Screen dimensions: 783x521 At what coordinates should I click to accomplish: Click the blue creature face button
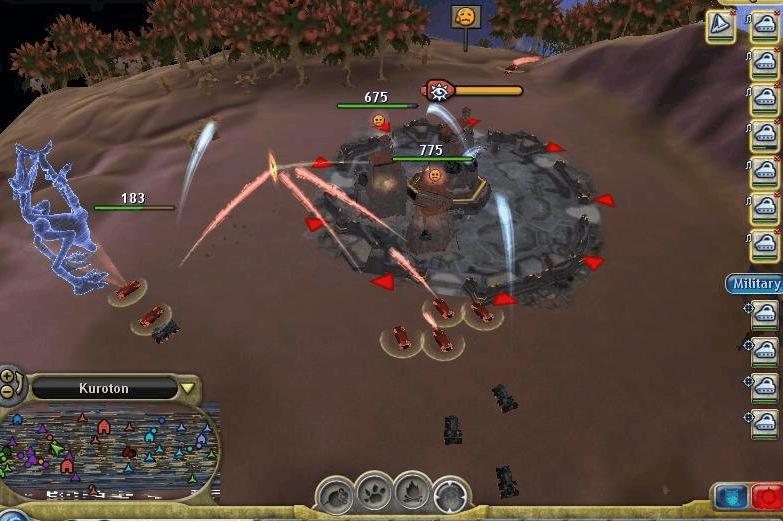730,496
